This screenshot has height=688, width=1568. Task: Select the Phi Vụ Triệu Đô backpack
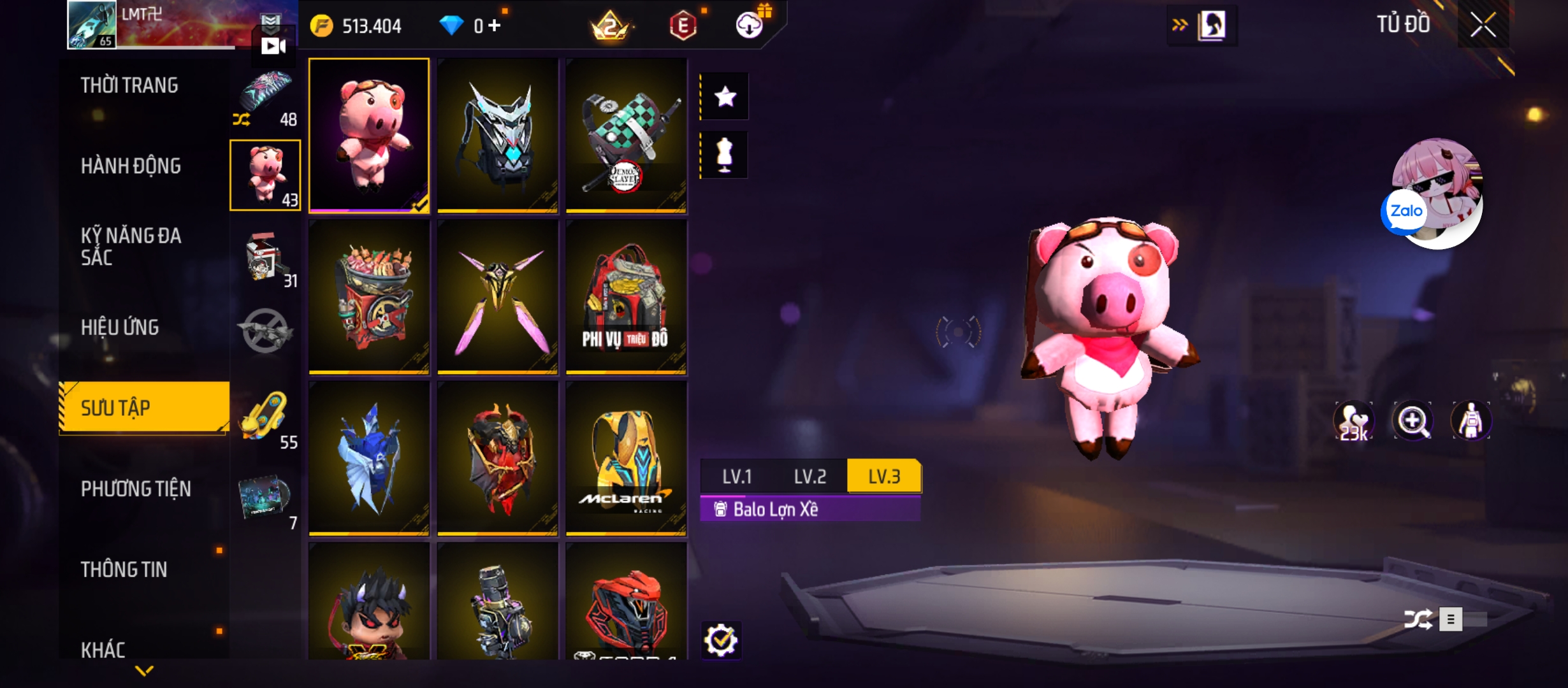(x=626, y=296)
